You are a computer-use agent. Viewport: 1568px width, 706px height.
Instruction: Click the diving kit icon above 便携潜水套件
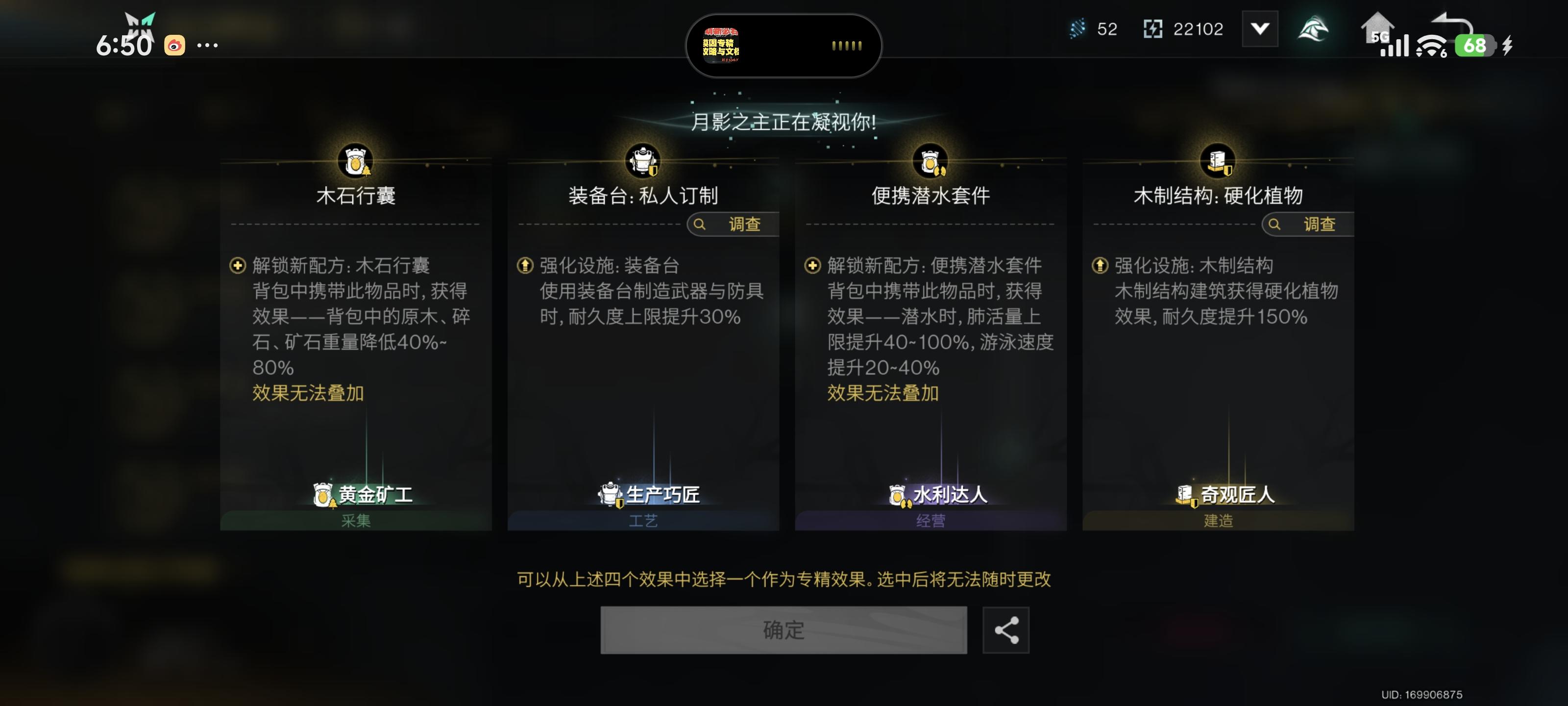(x=930, y=160)
